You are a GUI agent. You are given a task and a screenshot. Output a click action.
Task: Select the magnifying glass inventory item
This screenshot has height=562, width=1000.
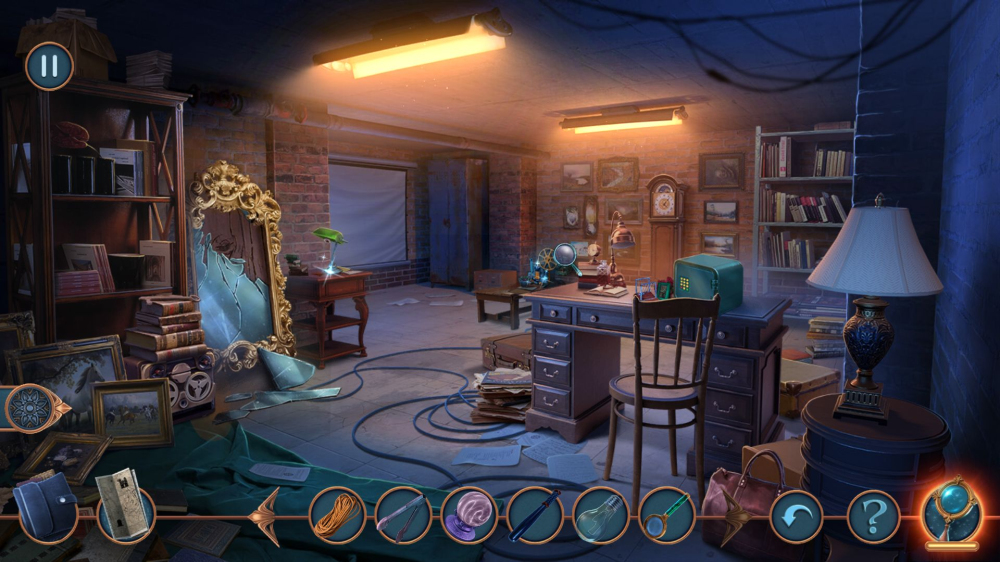point(666,516)
